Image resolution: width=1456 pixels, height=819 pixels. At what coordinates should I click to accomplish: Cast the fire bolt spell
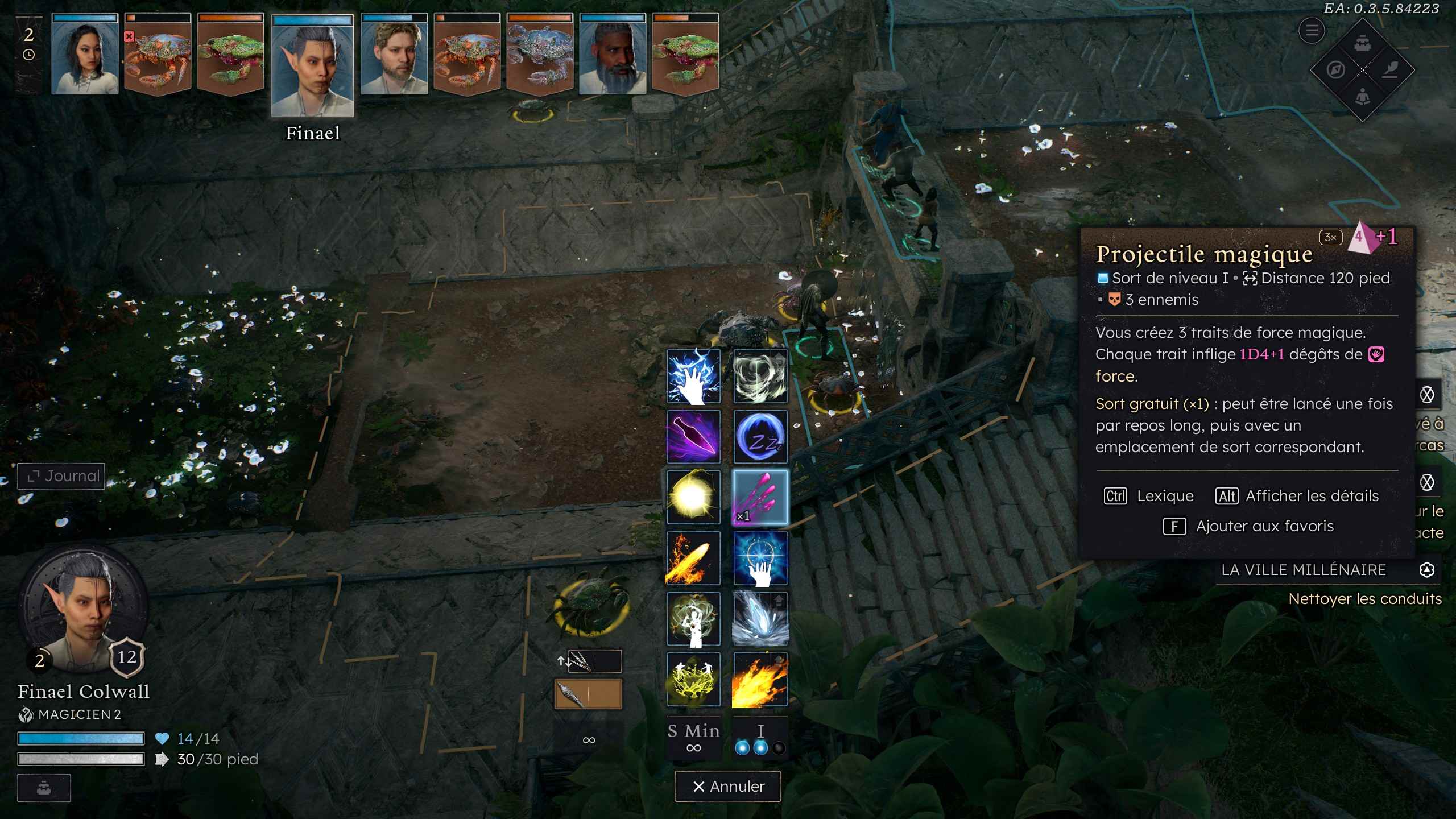[x=693, y=559]
